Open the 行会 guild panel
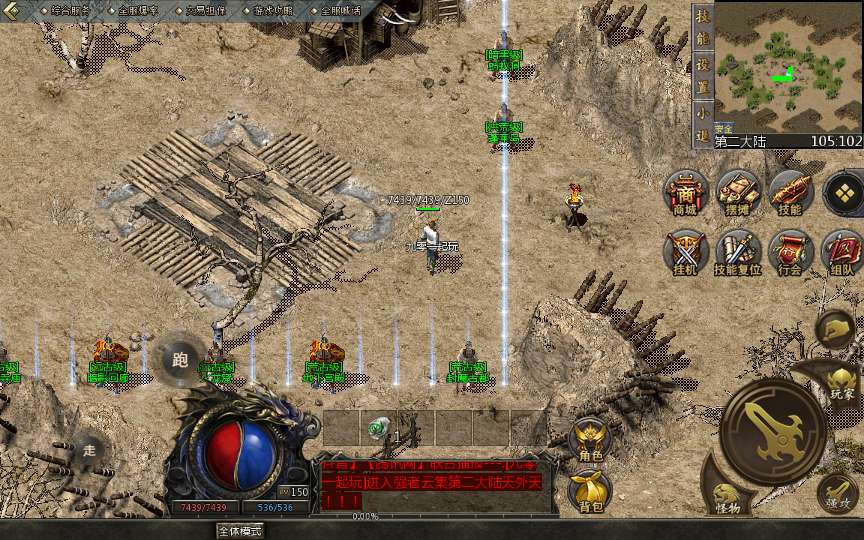864x540 pixels. point(790,251)
